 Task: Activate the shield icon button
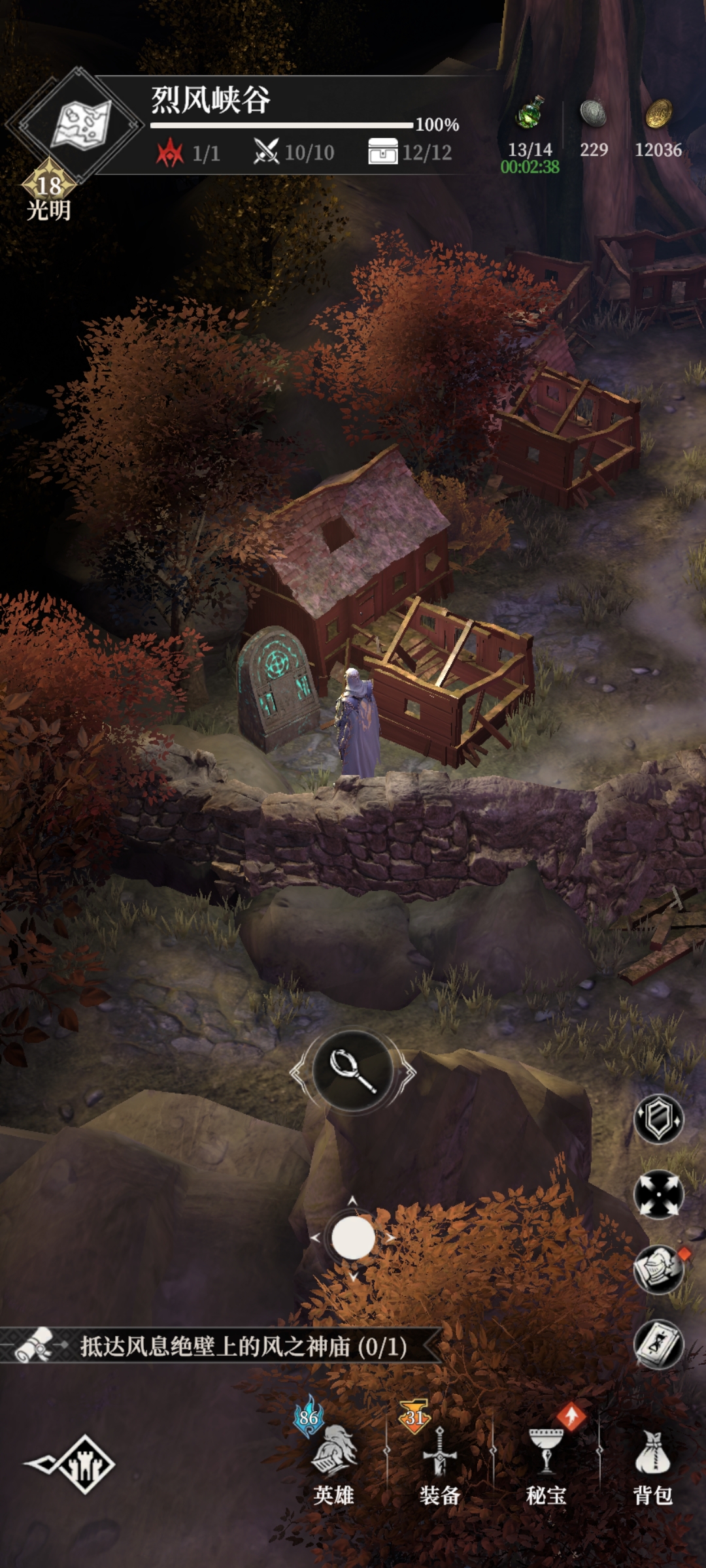point(658,1119)
